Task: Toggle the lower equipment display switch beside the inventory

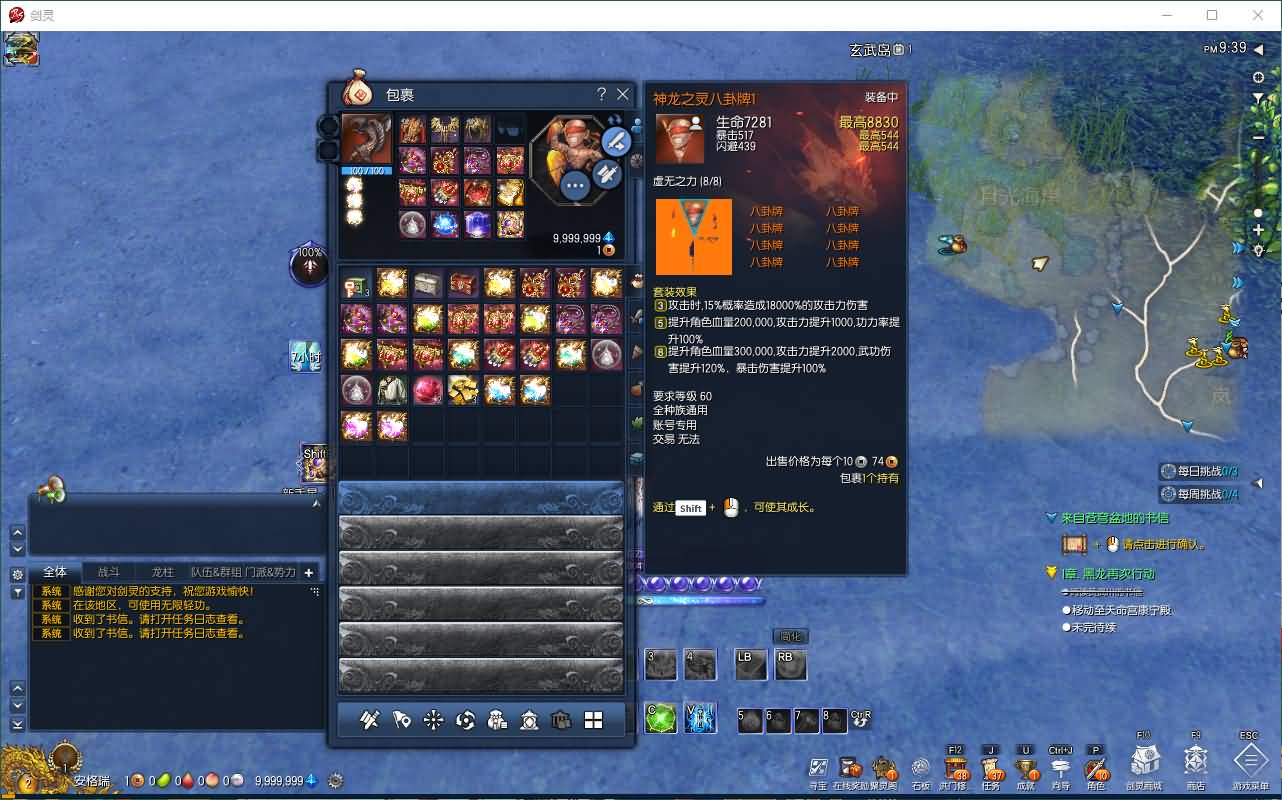Action: 328,150
